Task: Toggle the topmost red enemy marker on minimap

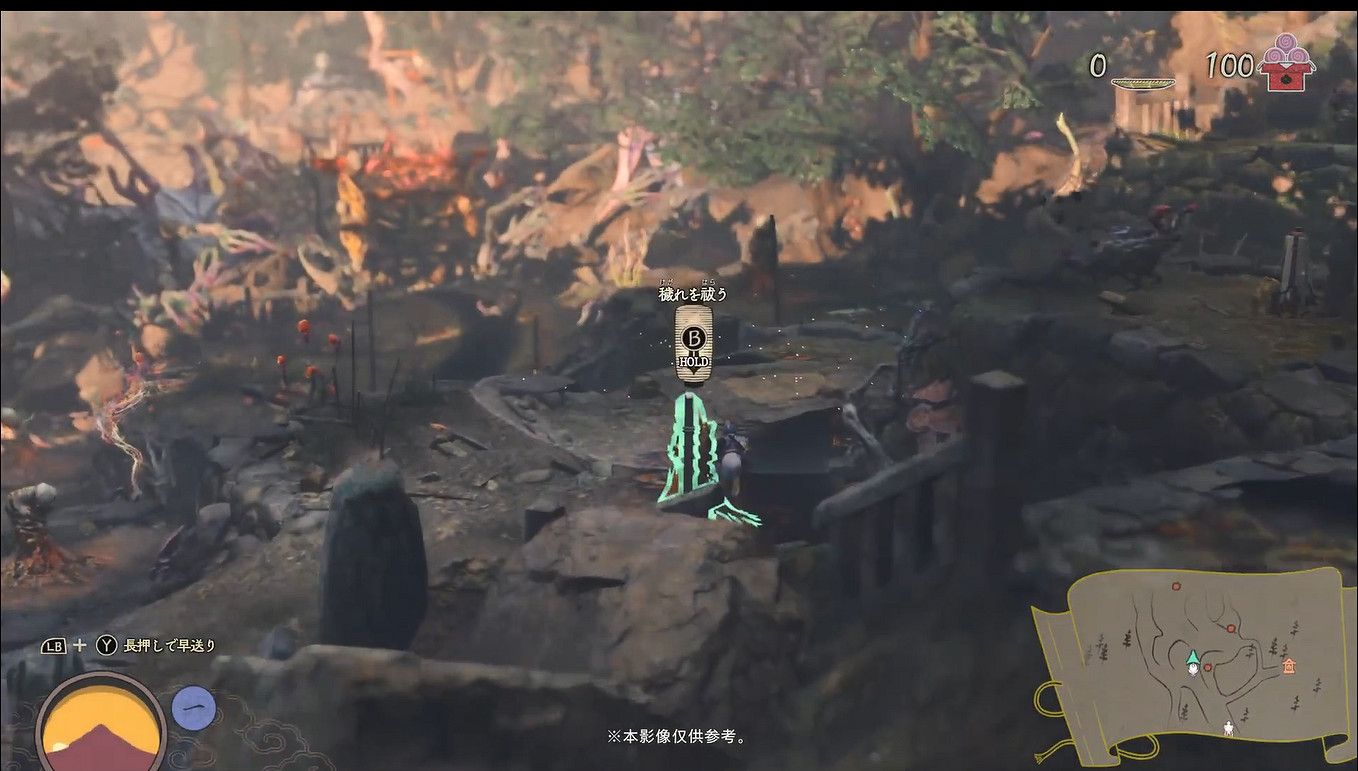Action: [1176, 586]
